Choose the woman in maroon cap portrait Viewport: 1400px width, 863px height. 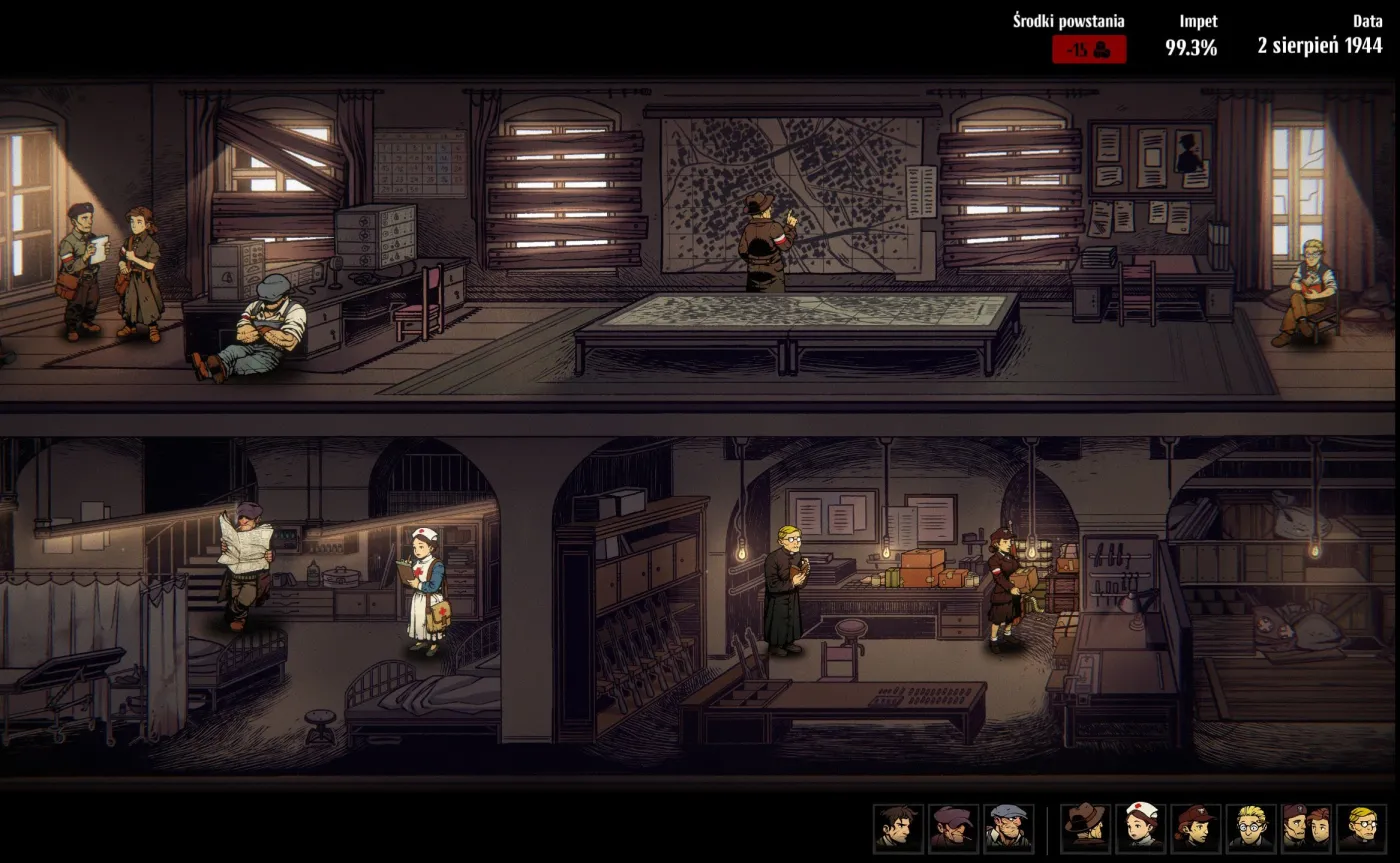click(1195, 827)
